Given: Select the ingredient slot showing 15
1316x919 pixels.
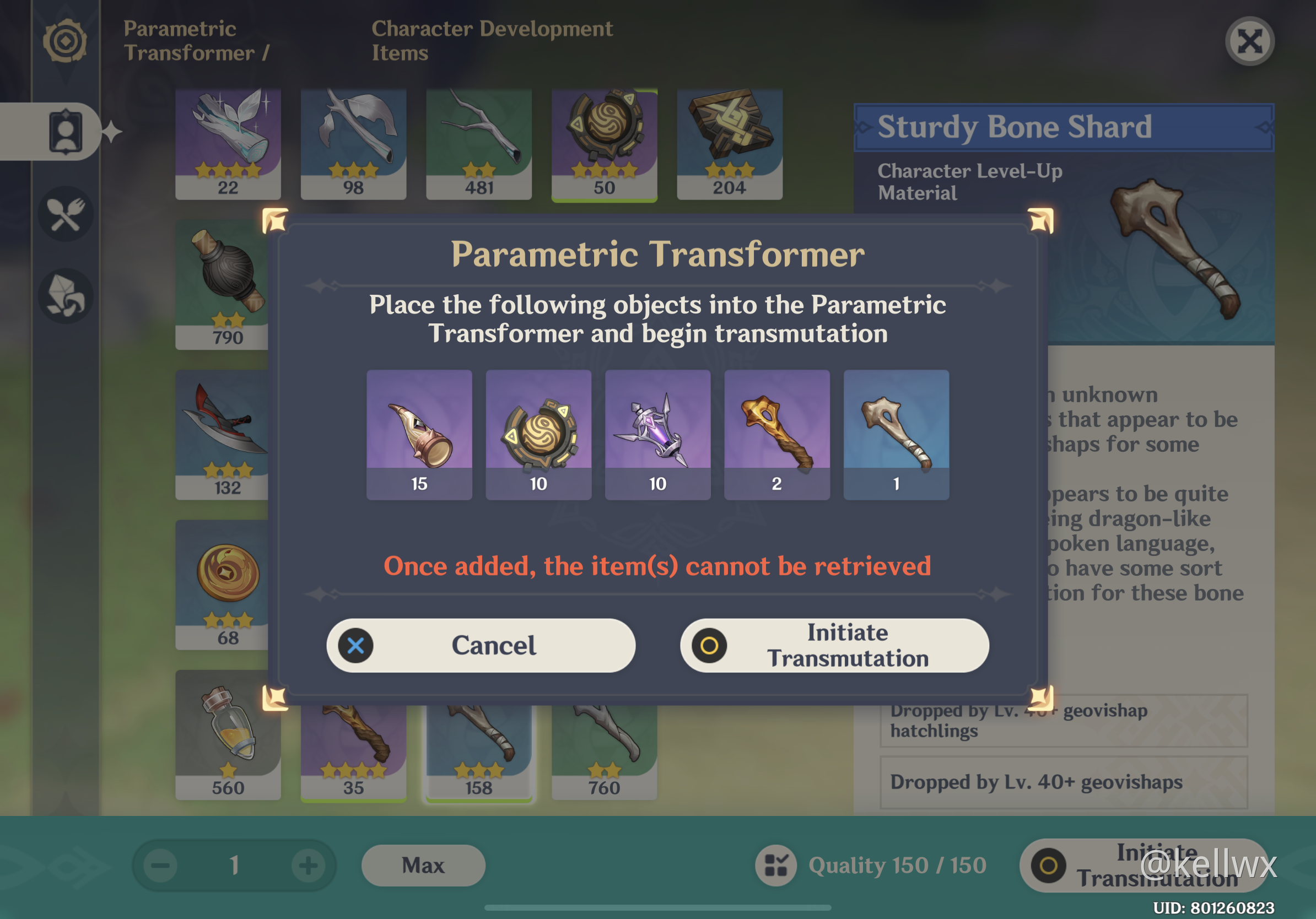Looking at the screenshot, I should click(419, 434).
